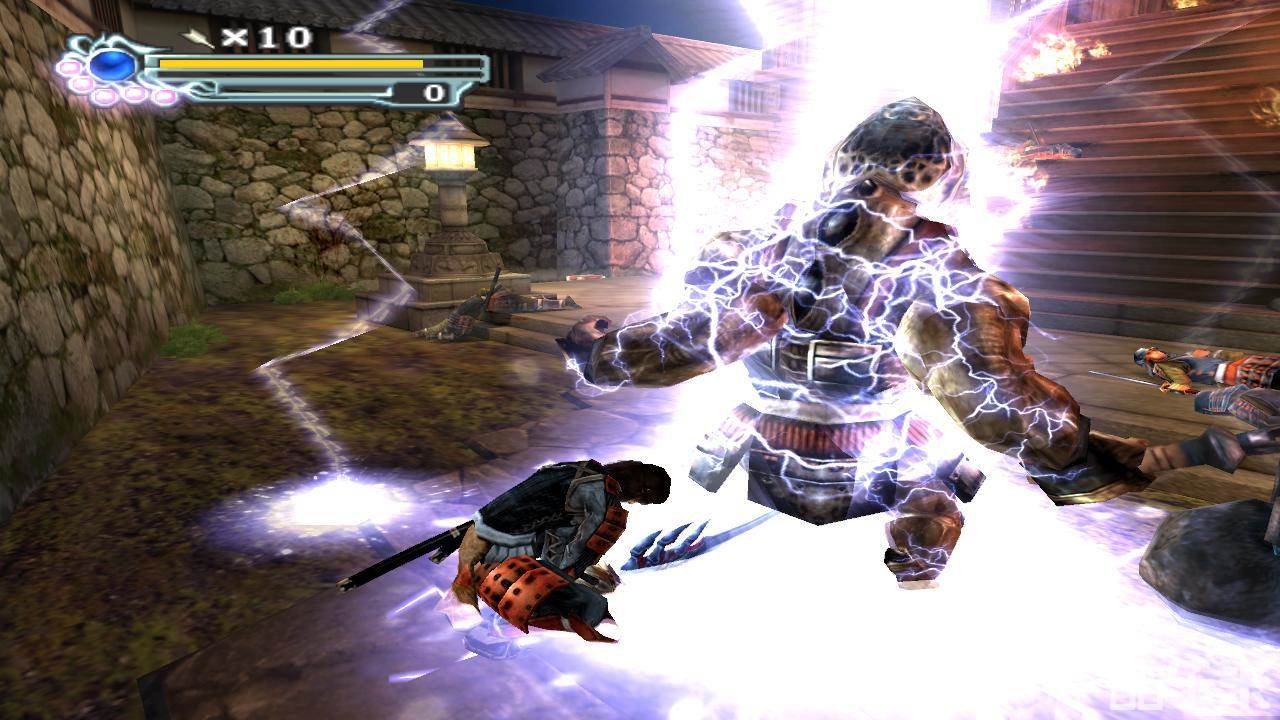
Task: Click the yellow health bar
Action: point(290,62)
